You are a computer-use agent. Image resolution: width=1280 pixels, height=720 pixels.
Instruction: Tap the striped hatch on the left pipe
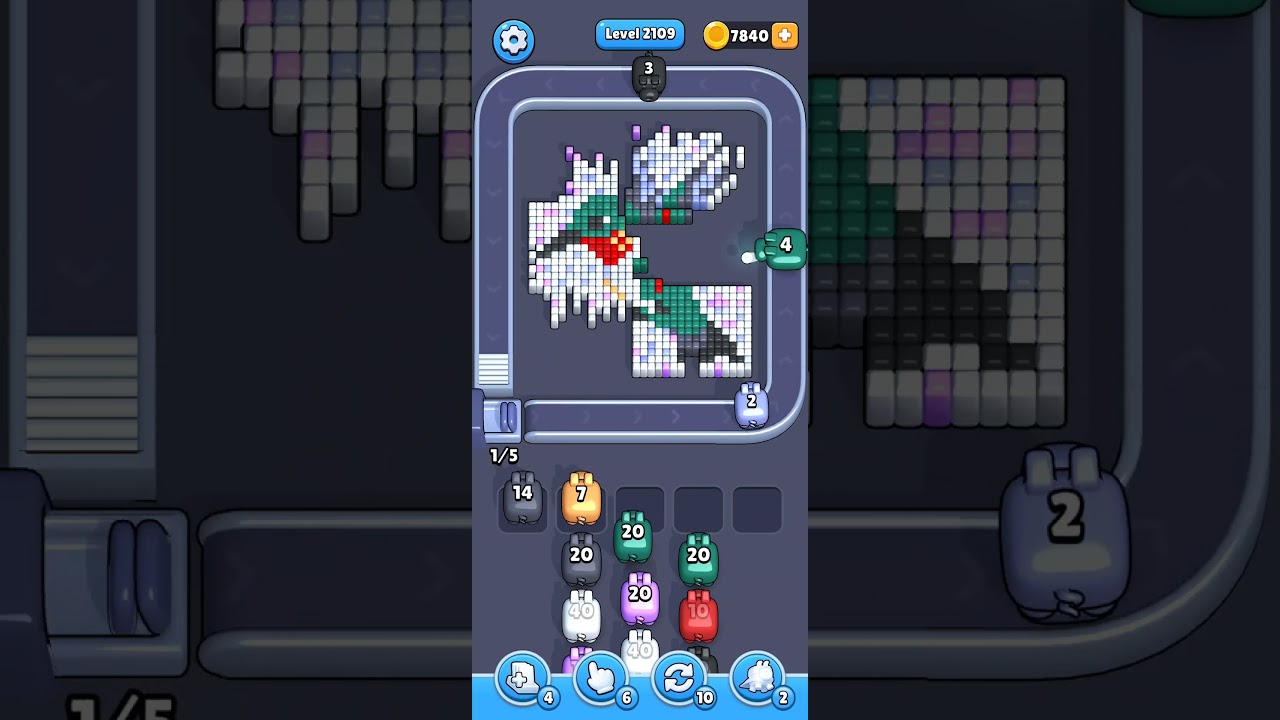(x=493, y=371)
